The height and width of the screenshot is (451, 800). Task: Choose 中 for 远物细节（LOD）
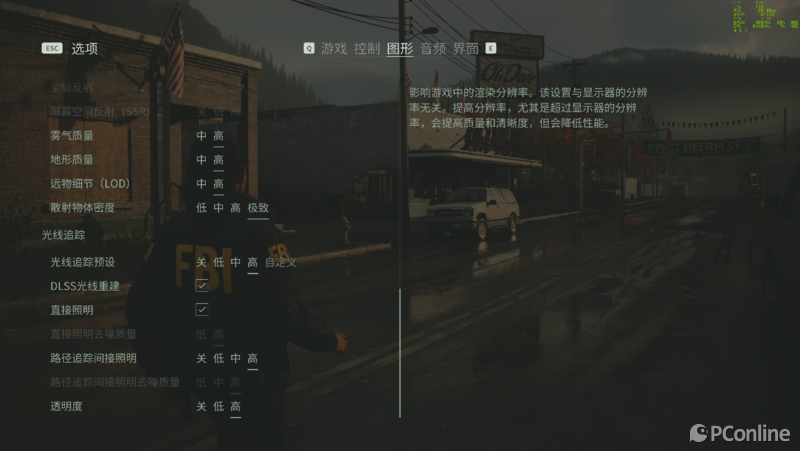[201, 184]
